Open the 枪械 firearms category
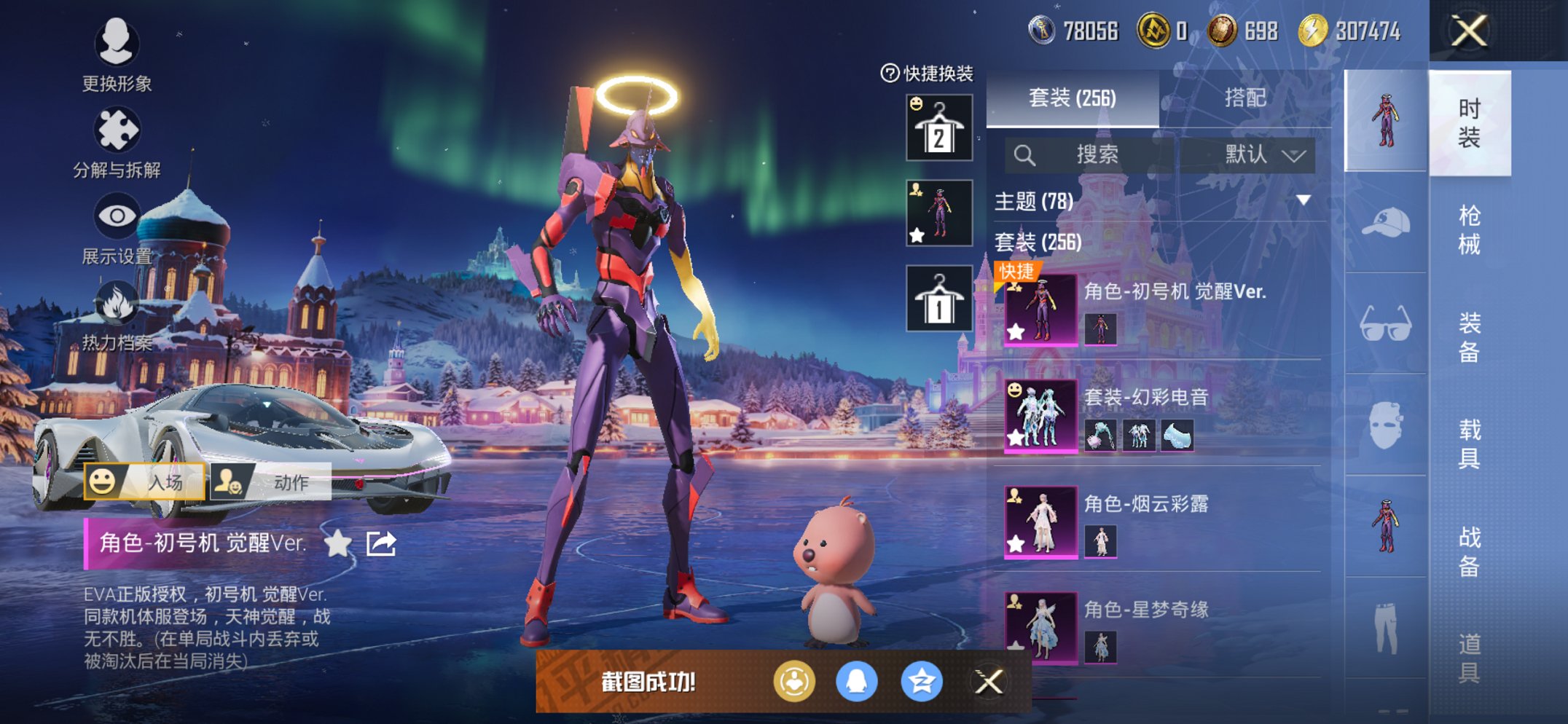1568x724 pixels. (1469, 229)
